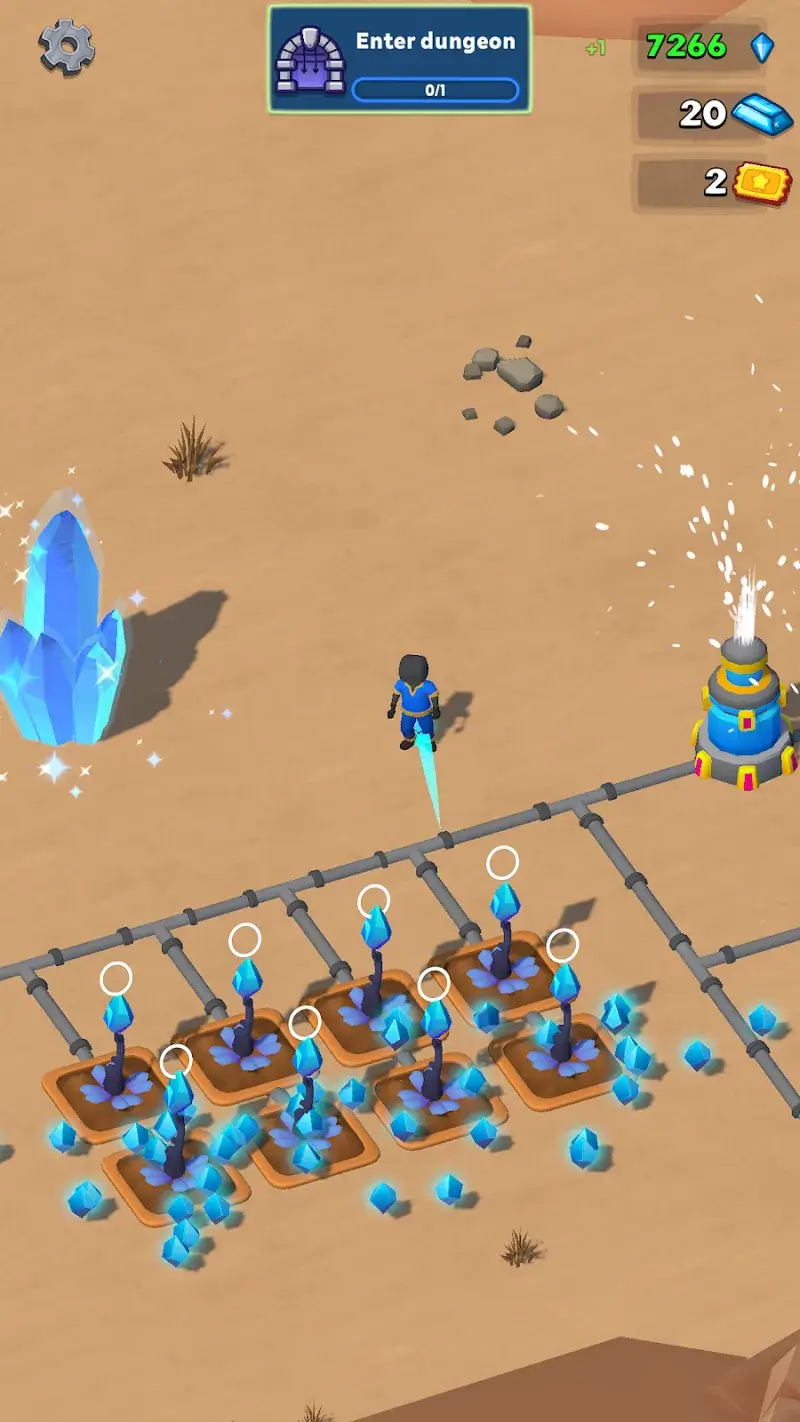Open the settings gear menu
The image size is (800, 1422).
click(67, 46)
